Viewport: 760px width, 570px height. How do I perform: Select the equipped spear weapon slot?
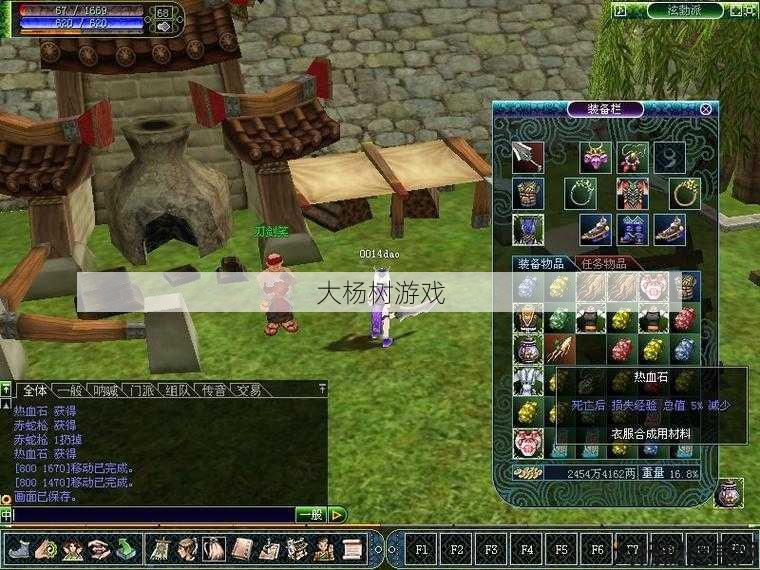pyautogui.click(x=528, y=156)
